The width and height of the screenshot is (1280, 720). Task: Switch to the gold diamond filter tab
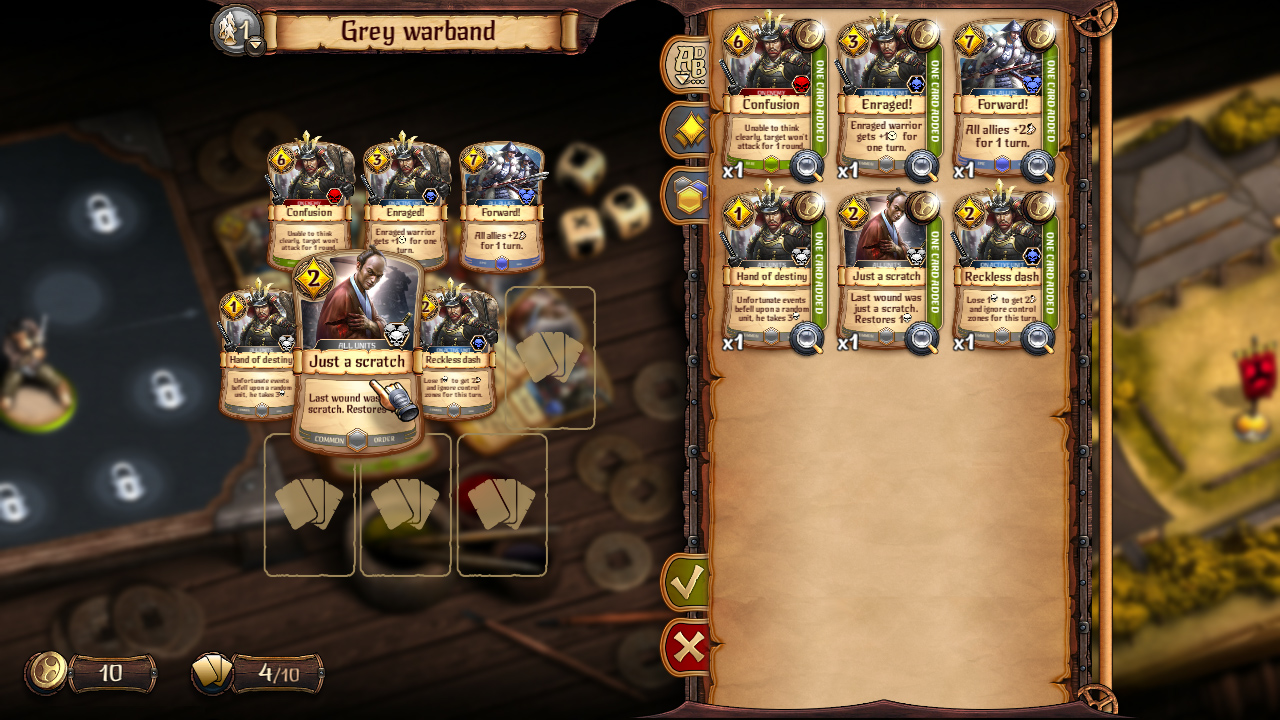[x=691, y=130]
